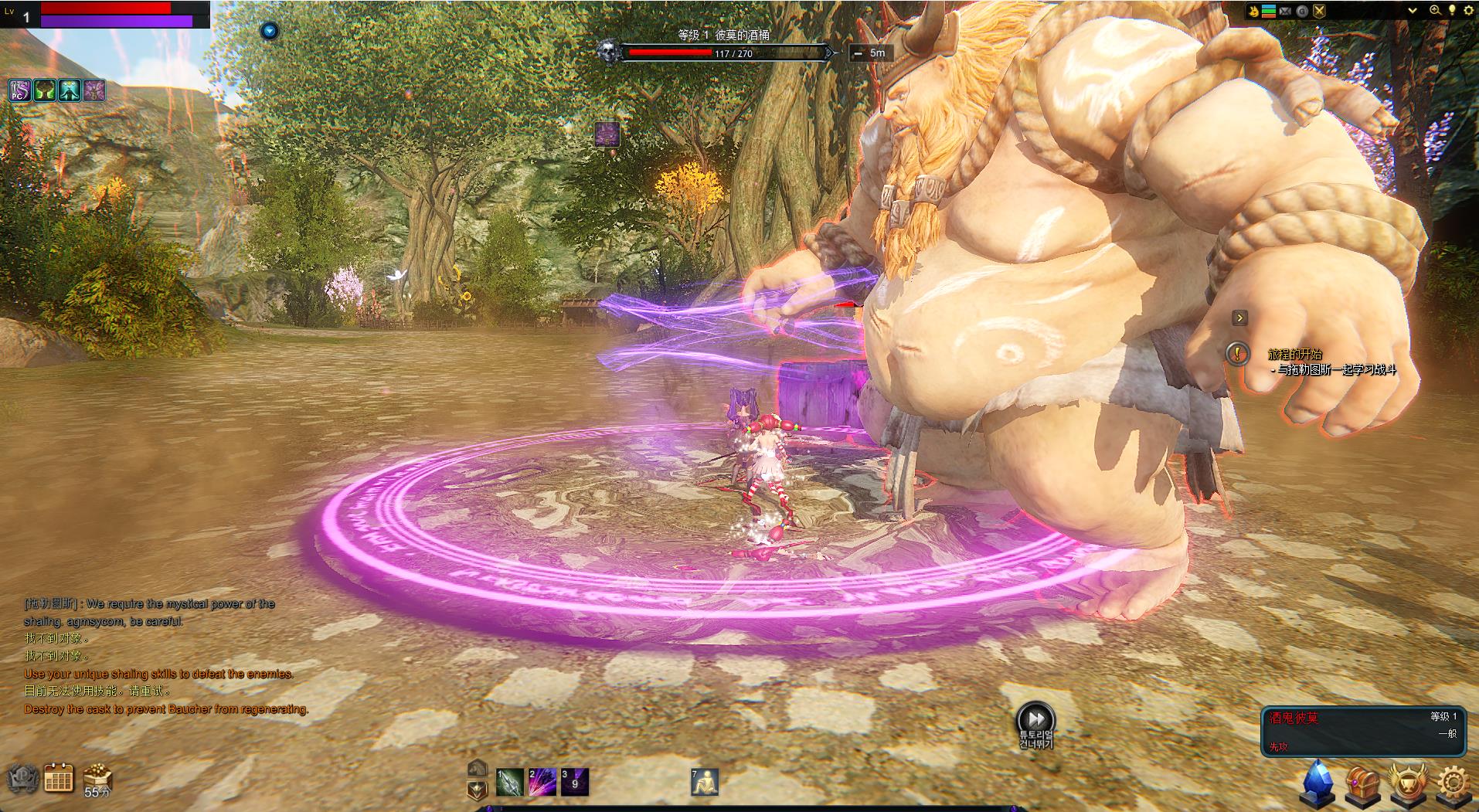Open the gold gift box reward
This screenshot has width=1479, height=812.
pyautogui.click(x=98, y=776)
